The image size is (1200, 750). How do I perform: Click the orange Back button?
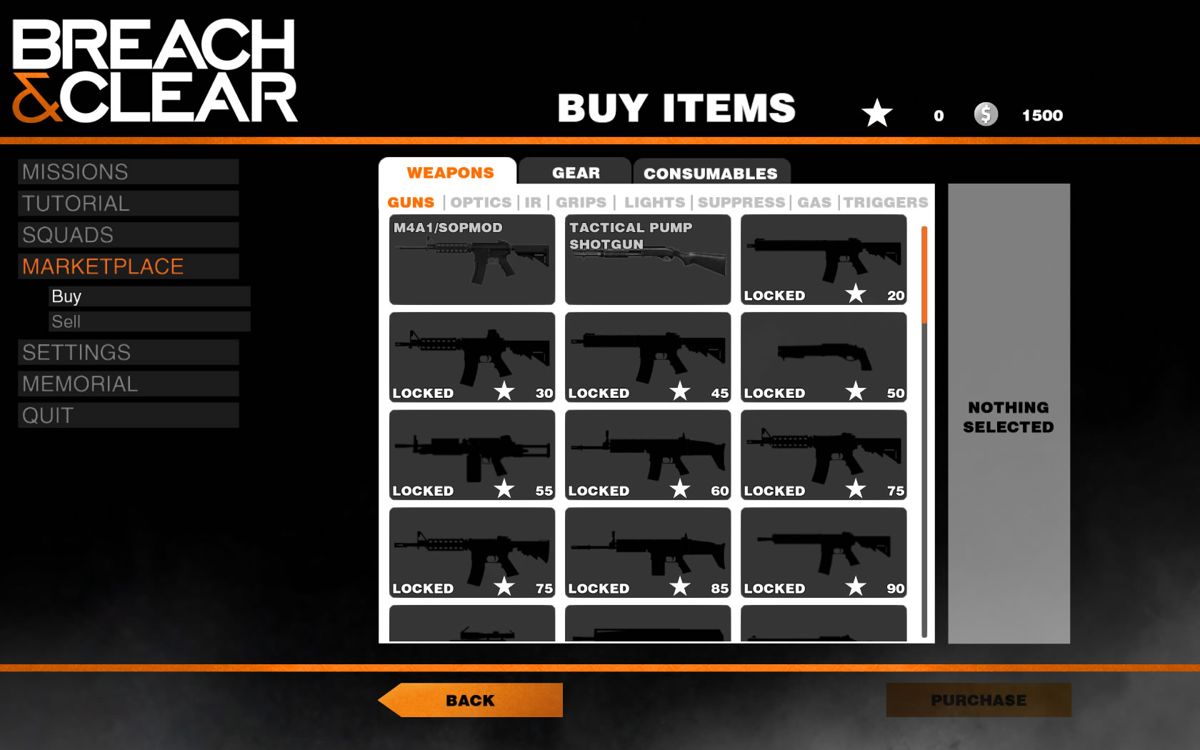[x=471, y=700]
